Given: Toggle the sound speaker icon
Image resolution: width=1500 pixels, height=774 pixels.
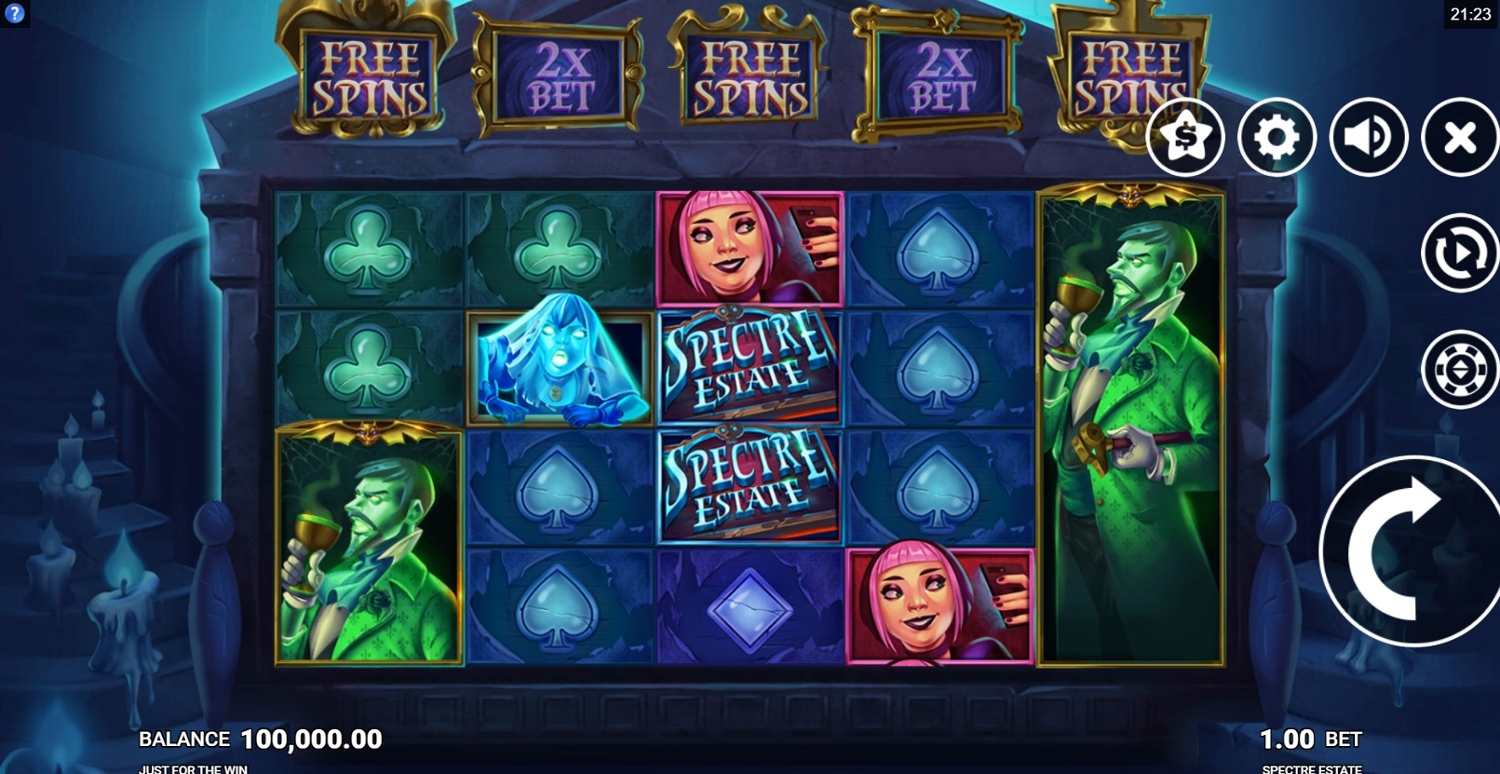Looking at the screenshot, I should (x=1368, y=138).
